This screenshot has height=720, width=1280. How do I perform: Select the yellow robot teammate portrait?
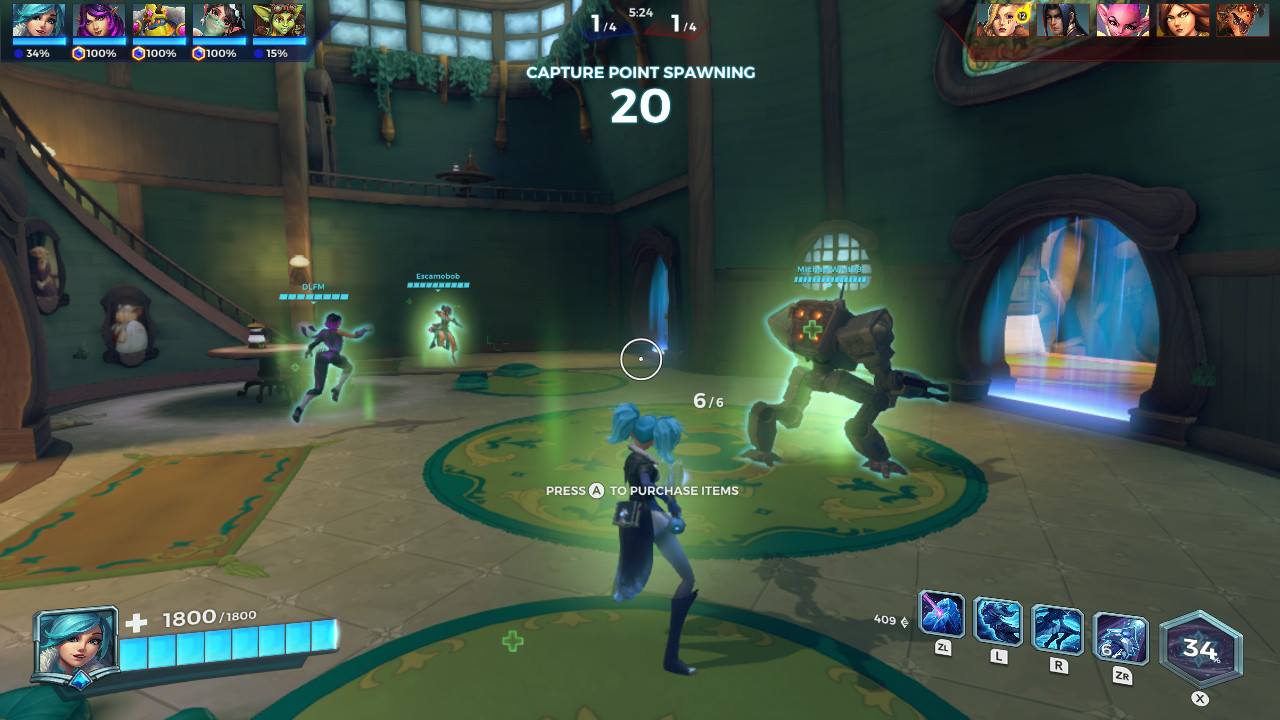(159, 22)
